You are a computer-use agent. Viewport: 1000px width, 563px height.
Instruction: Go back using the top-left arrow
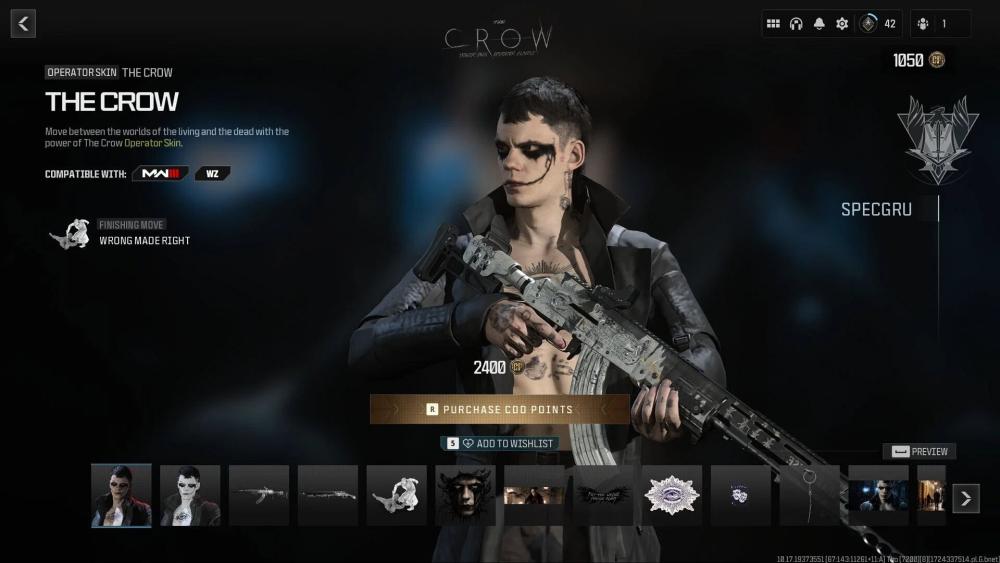(24, 24)
